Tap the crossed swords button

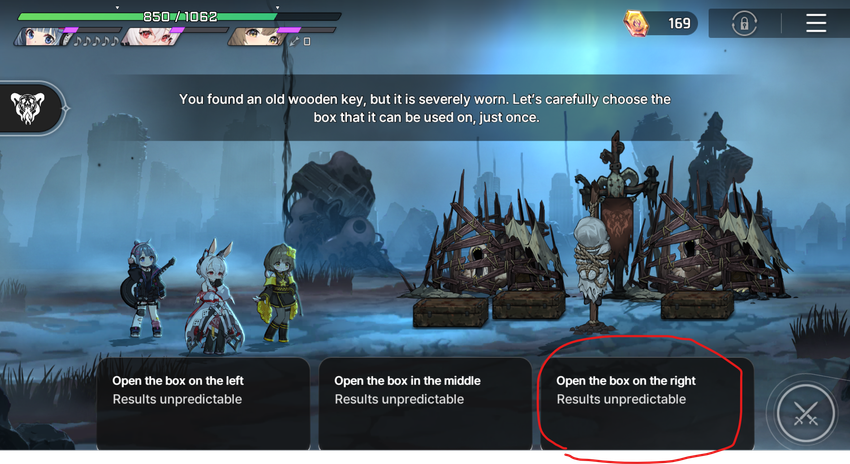805,413
